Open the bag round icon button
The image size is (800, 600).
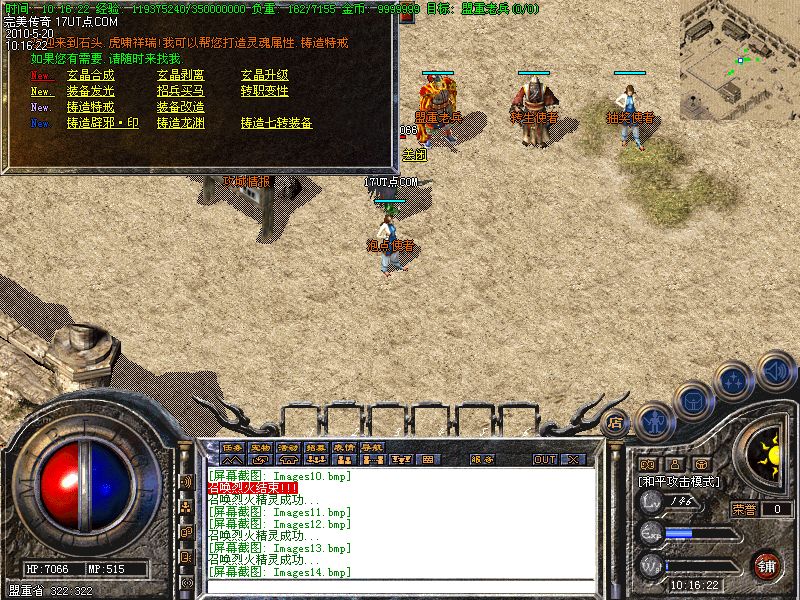(x=693, y=400)
